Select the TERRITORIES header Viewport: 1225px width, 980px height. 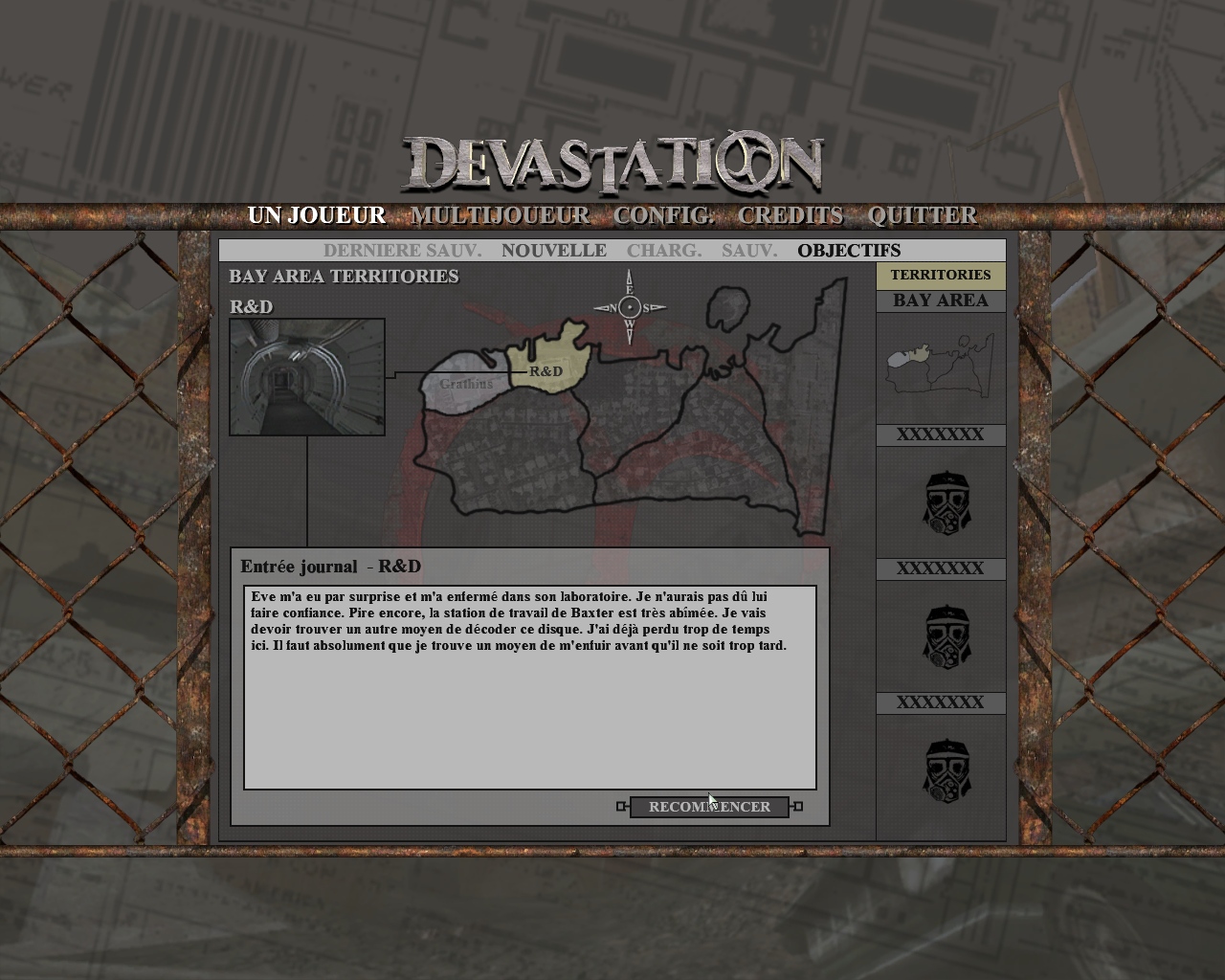point(941,276)
